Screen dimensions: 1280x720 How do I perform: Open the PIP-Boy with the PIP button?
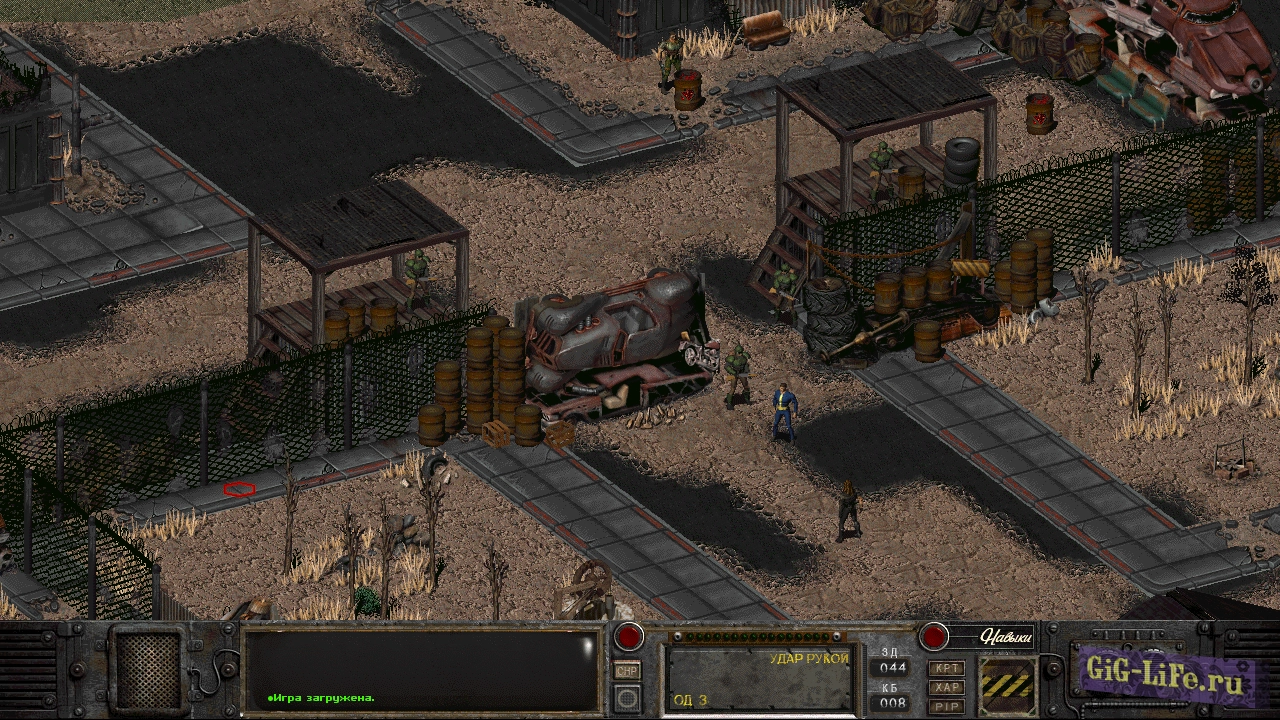[946, 706]
